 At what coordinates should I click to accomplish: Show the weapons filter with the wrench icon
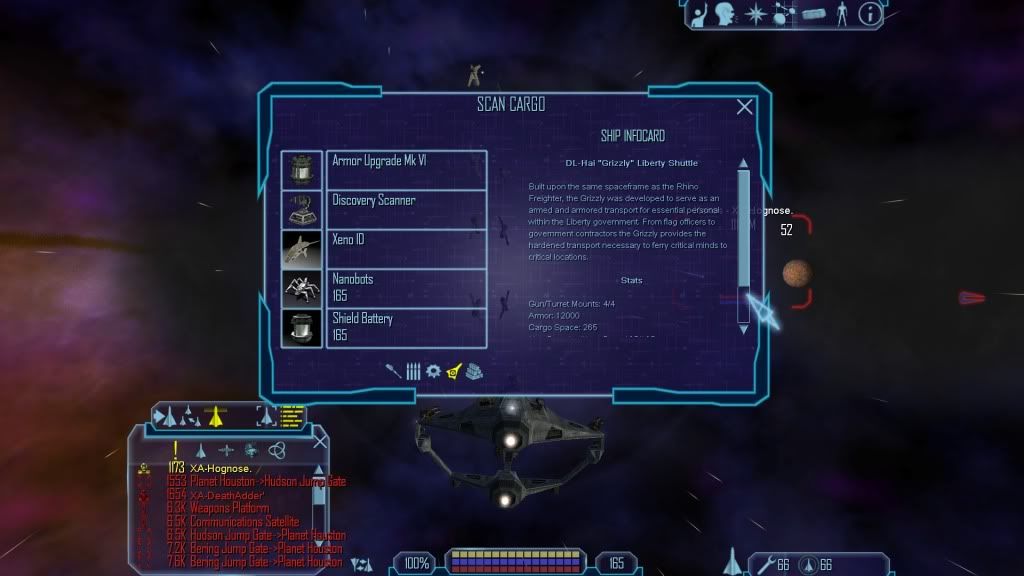394,370
